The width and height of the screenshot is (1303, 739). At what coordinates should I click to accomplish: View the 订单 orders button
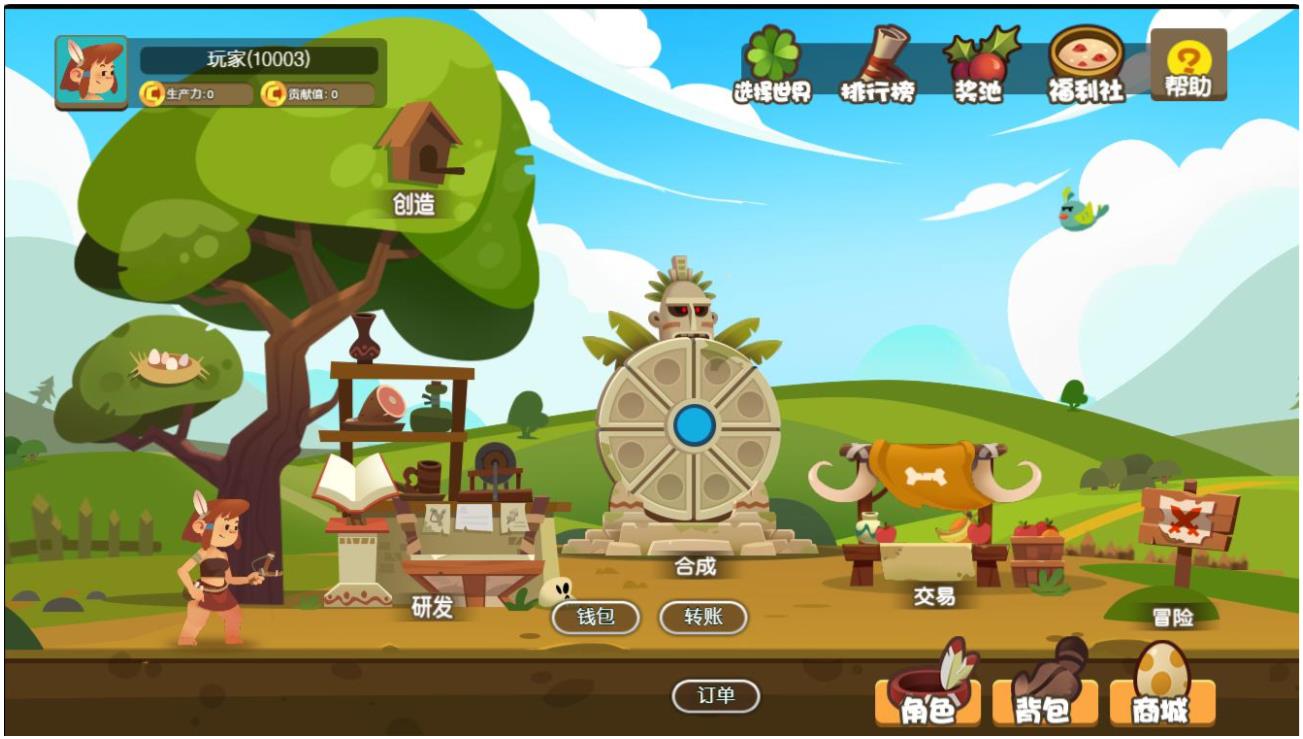coord(716,696)
